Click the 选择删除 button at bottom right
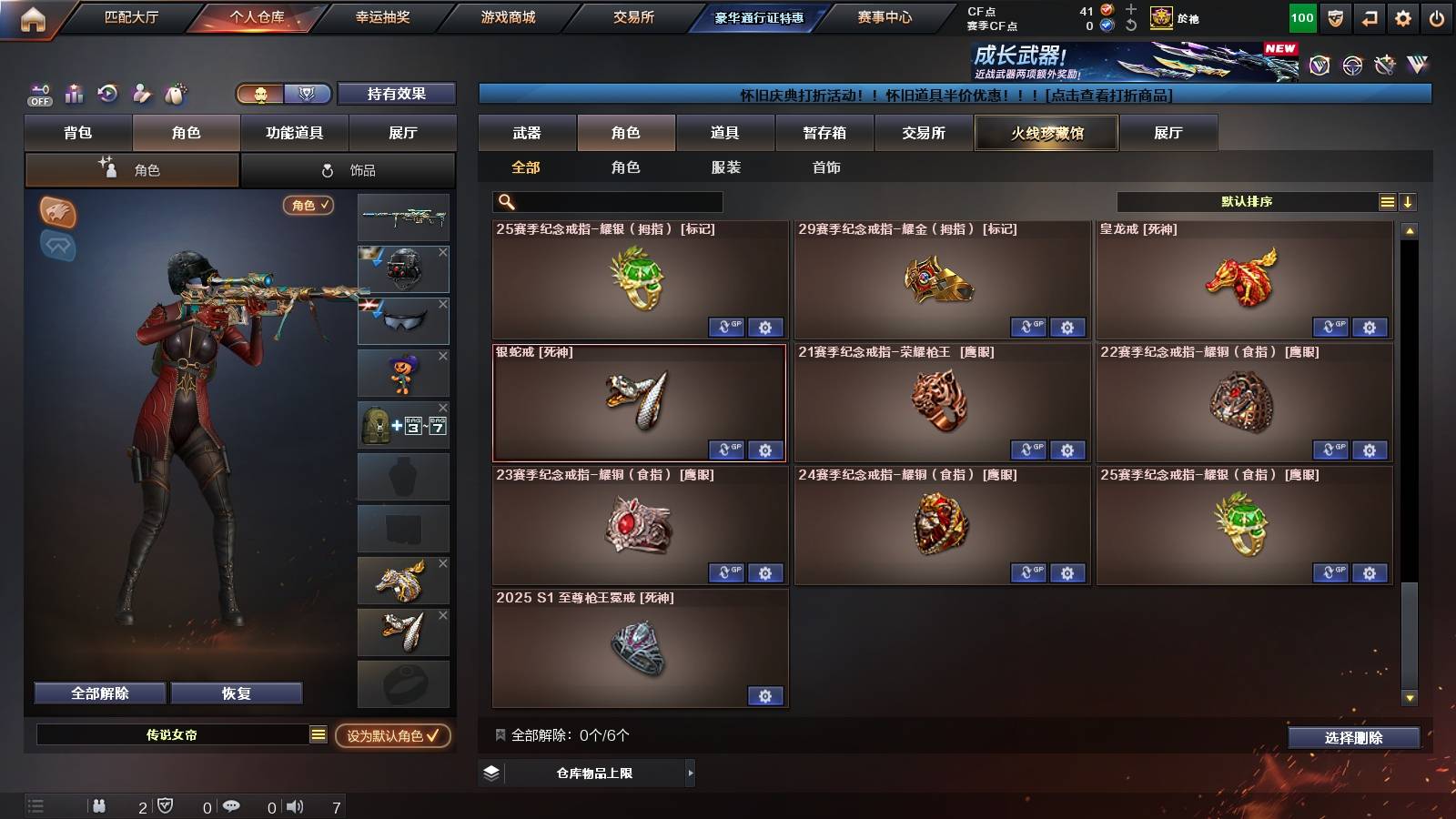Viewport: 1456px width, 819px height. (x=1353, y=738)
